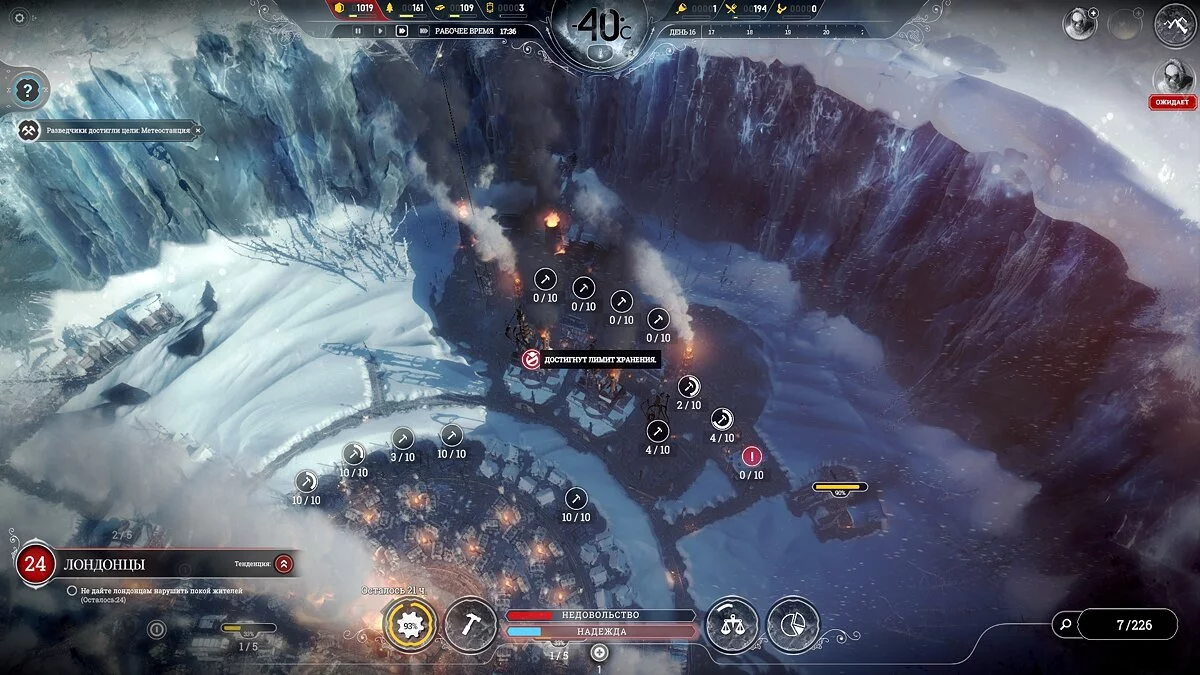
Task: Add a scout team with the portrait button
Action: pos(1080,24)
